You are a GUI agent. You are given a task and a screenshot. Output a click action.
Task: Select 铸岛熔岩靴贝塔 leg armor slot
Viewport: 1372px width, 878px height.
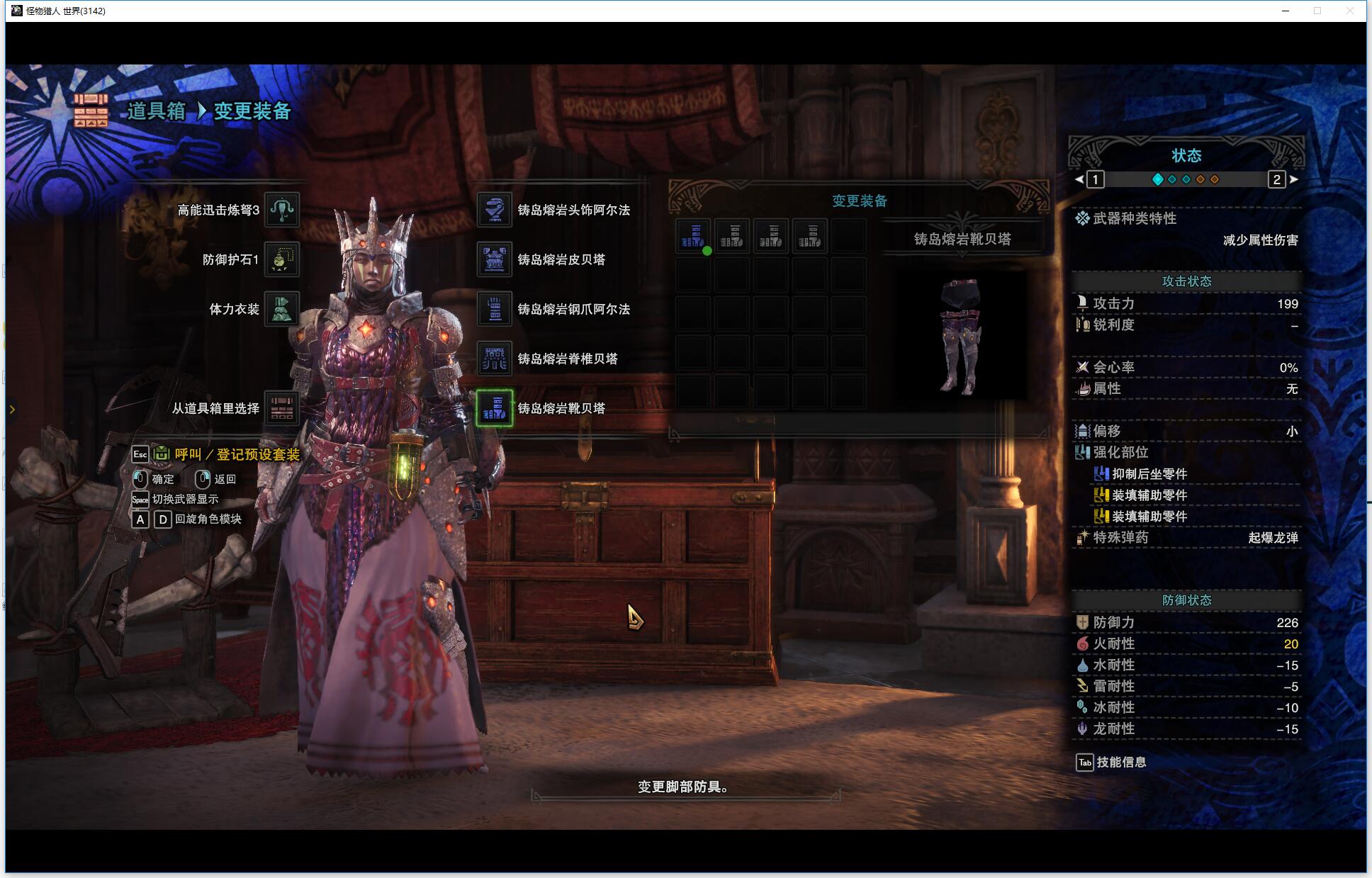(x=495, y=408)
